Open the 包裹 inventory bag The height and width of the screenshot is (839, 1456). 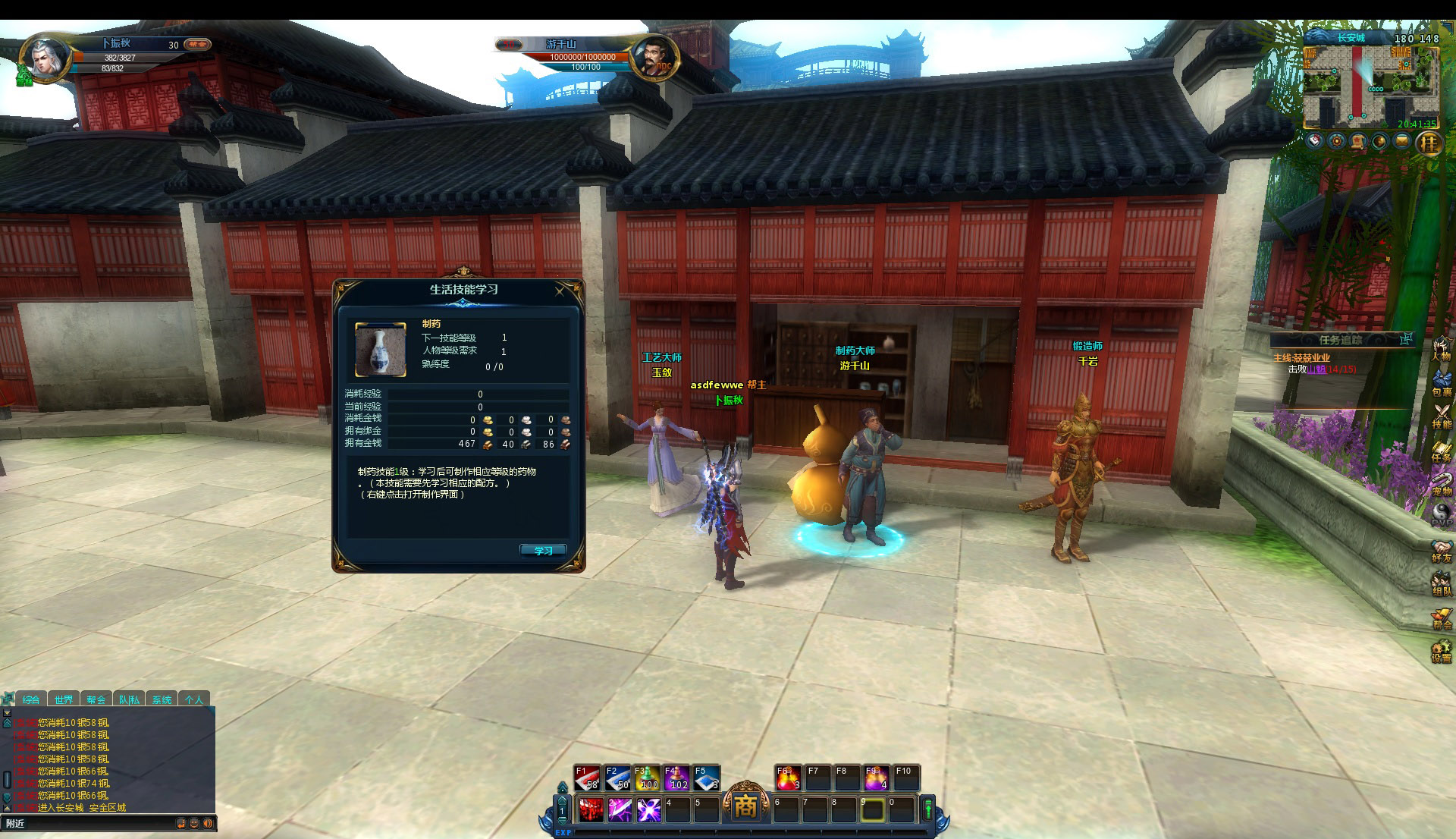(x=1442, y=382)
